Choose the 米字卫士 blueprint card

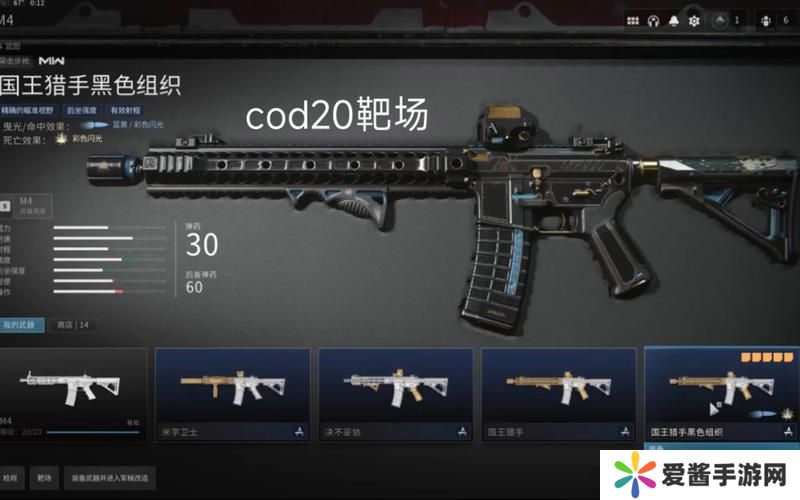[231, 392]
